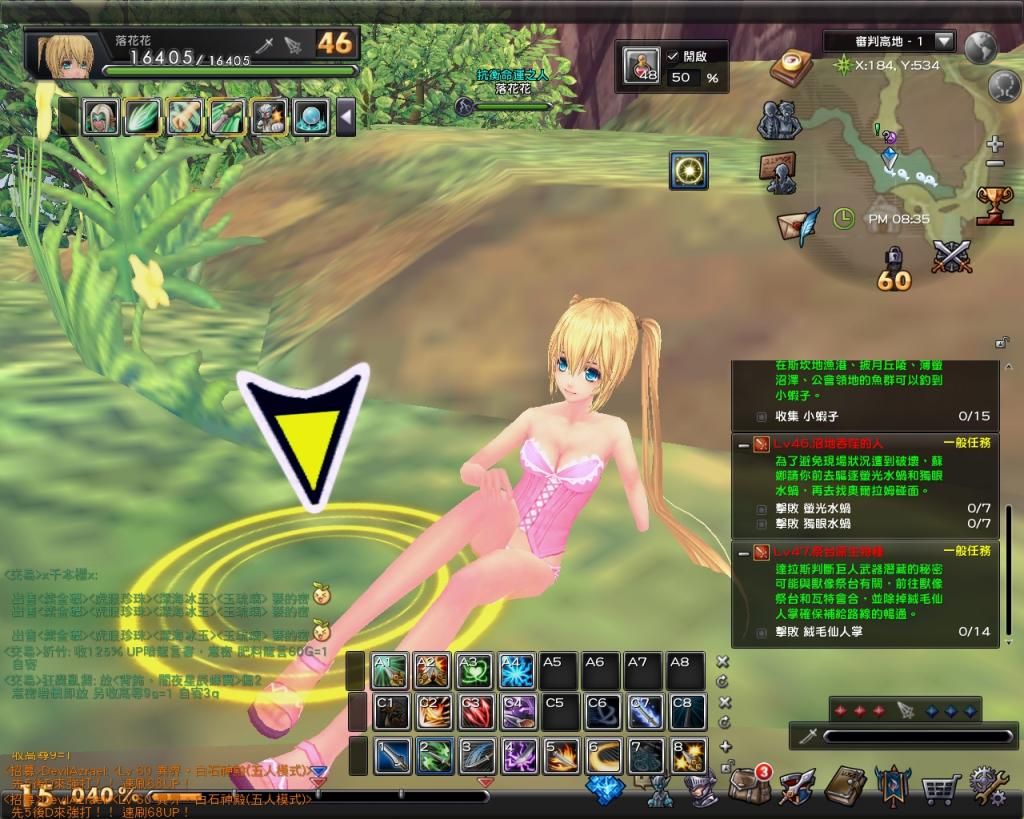
Task: Open the 審判高地 channel dropdown
Action: 943,42
